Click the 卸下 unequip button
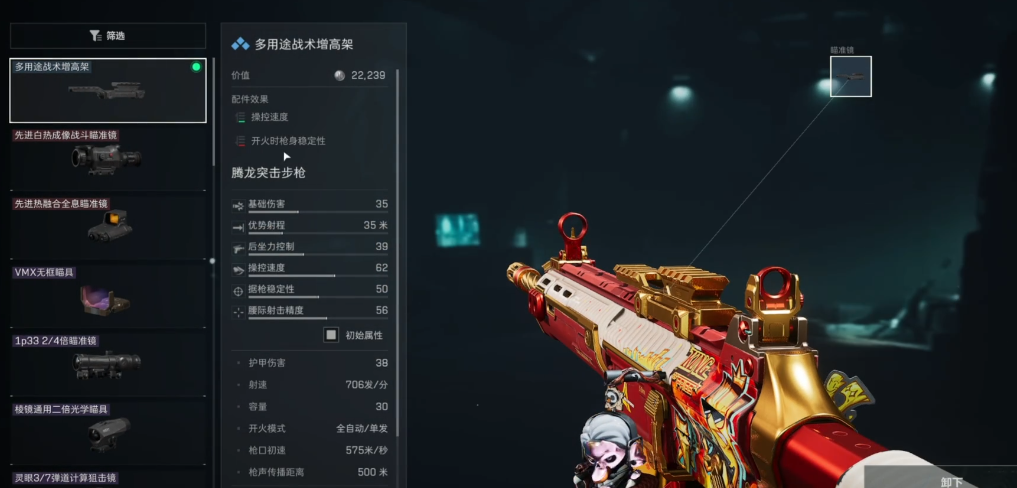This screenshot has width=1017, height=488. (x=950, y=480)
